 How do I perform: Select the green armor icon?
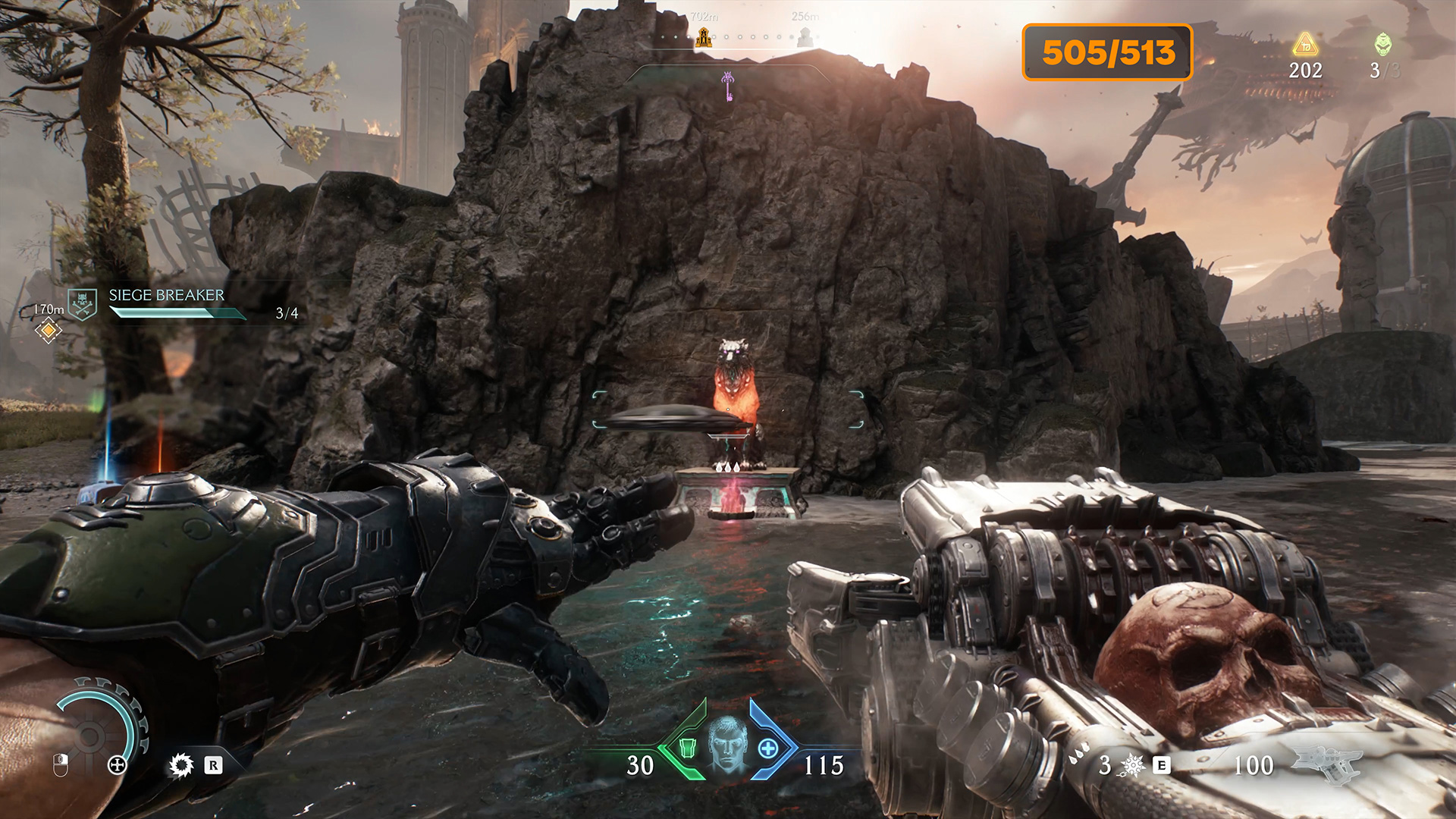[x=688, y=748]
